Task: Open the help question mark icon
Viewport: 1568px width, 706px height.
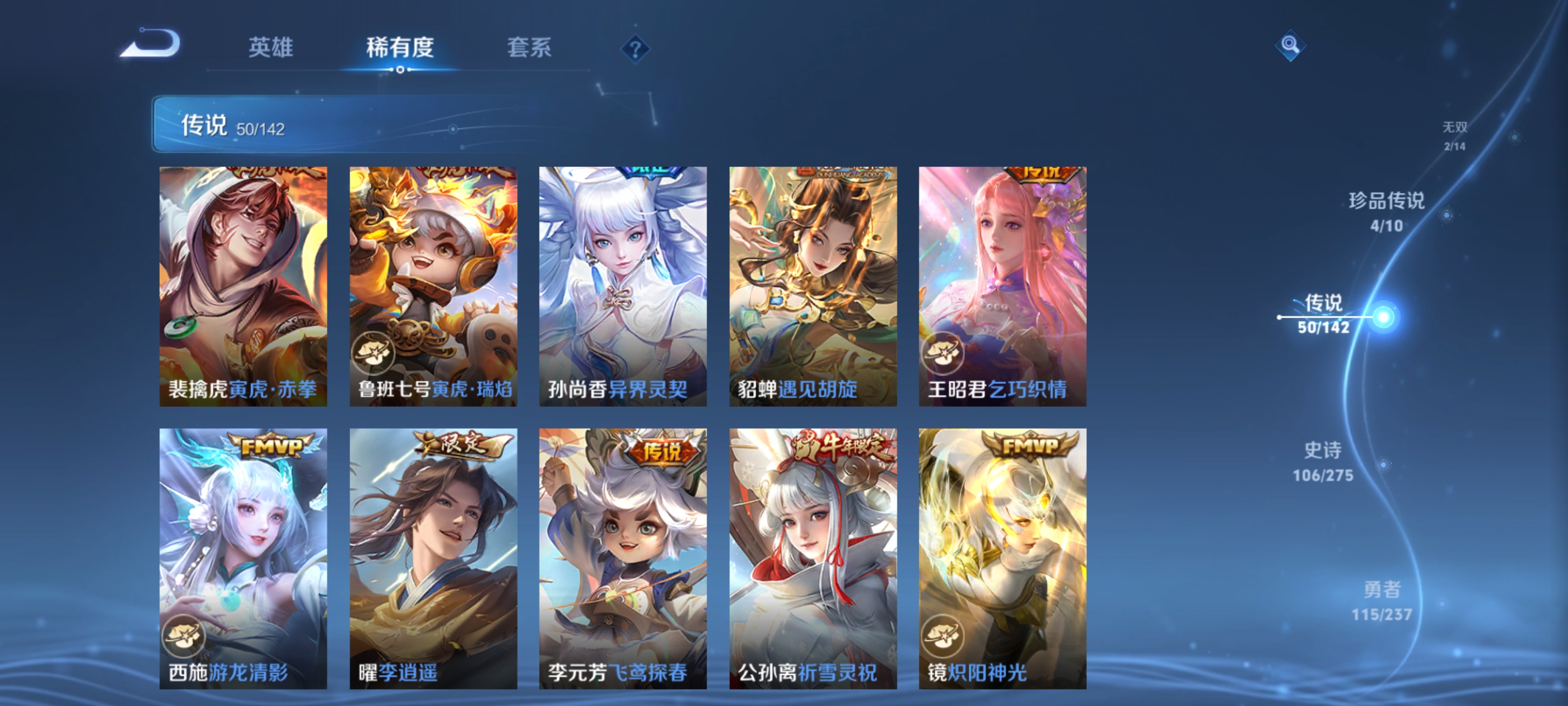Action: (635, 49)
